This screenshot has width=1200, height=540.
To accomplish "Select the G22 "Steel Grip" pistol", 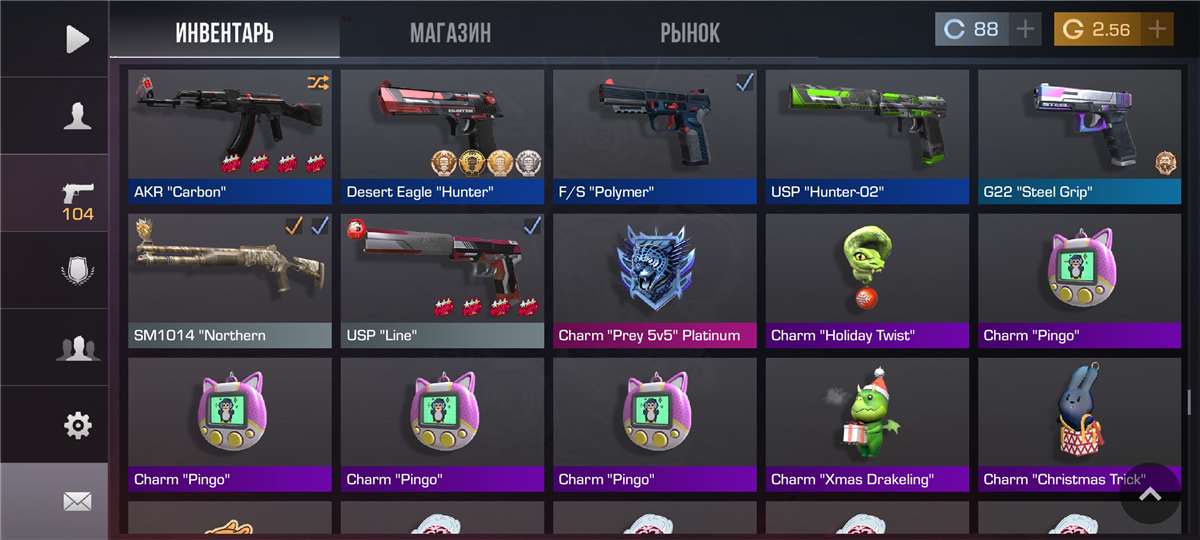I will point(1079,136).
